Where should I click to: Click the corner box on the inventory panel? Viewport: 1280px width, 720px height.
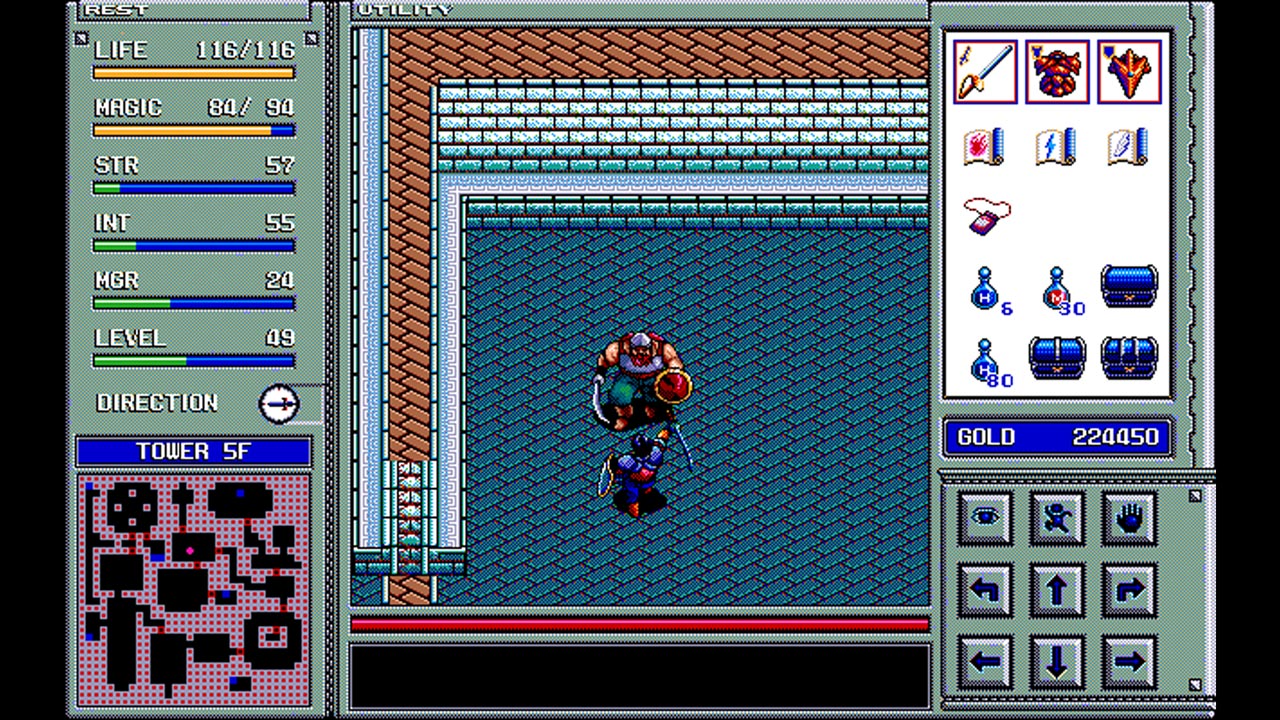coord(1194,495)
